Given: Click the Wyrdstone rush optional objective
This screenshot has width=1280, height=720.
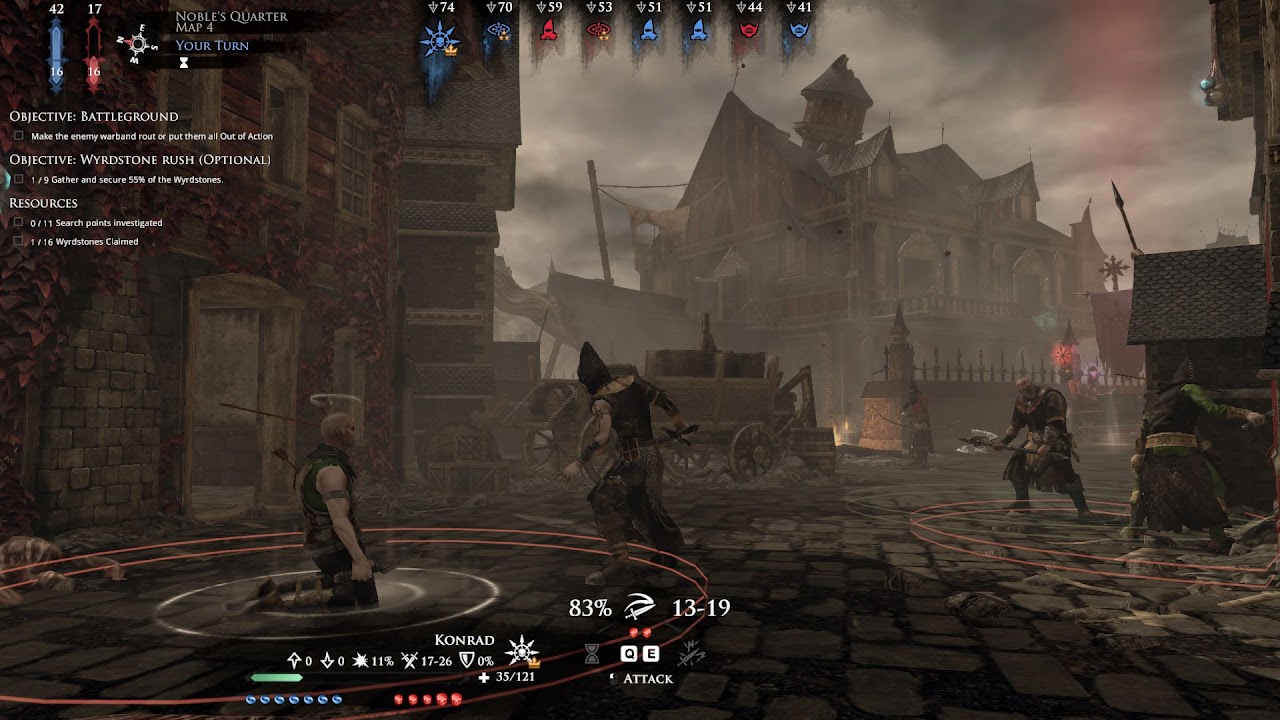Looking at the screenshot, I should (x=140, y=160).
